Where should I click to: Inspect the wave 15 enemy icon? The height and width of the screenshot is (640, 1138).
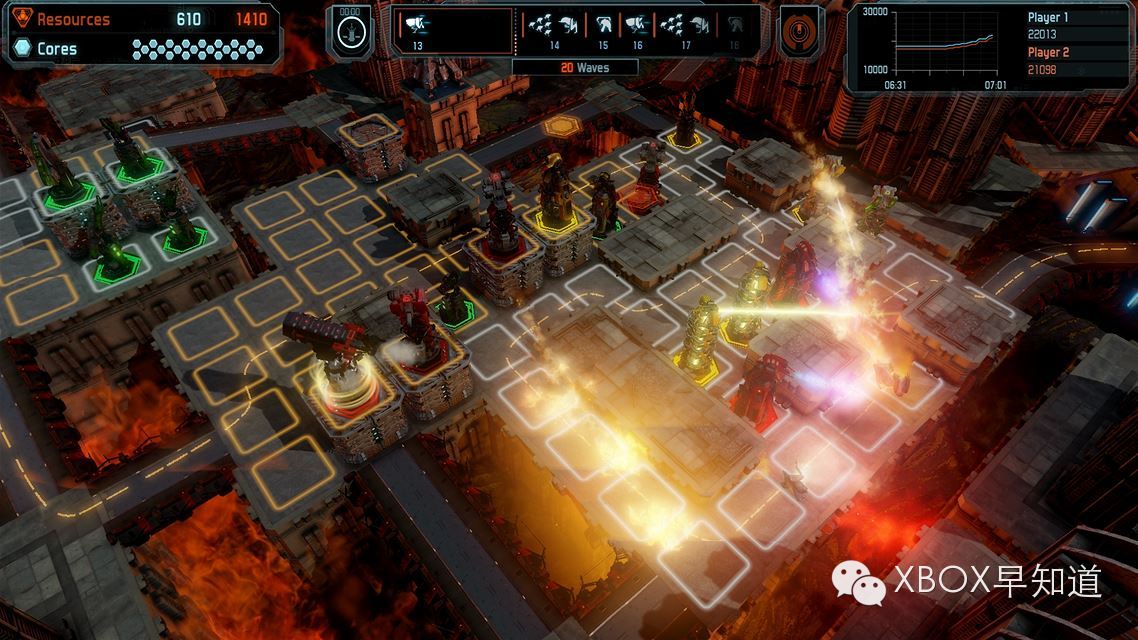point(603,28)
